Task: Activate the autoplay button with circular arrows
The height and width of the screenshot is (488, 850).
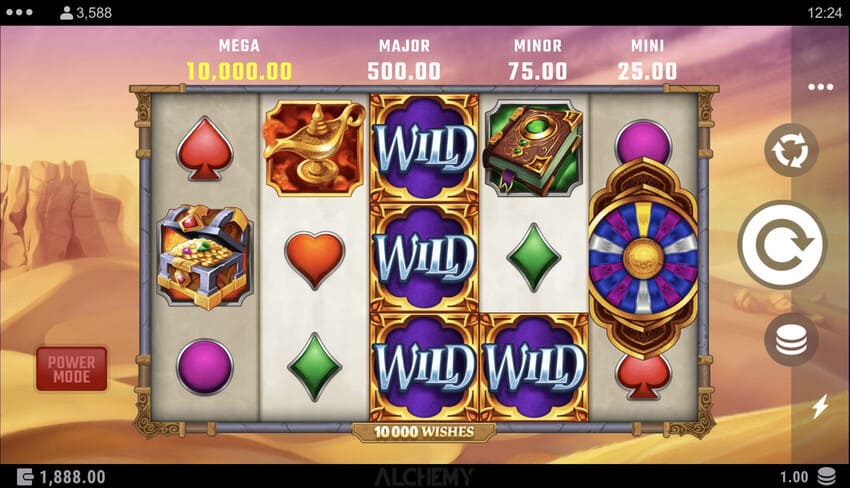Action: (791, 151)
